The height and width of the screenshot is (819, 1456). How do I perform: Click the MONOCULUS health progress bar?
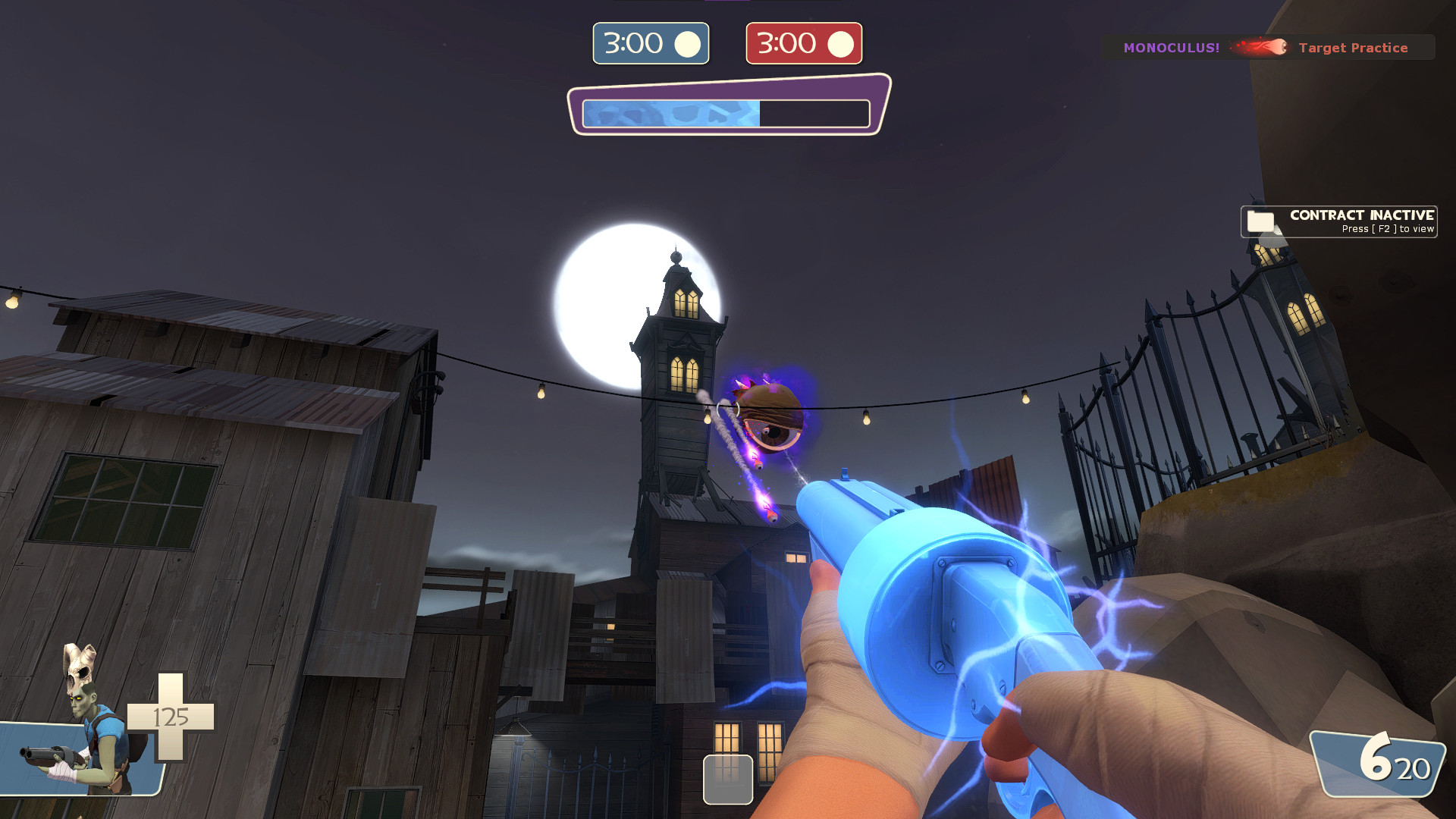pos(726,111)
